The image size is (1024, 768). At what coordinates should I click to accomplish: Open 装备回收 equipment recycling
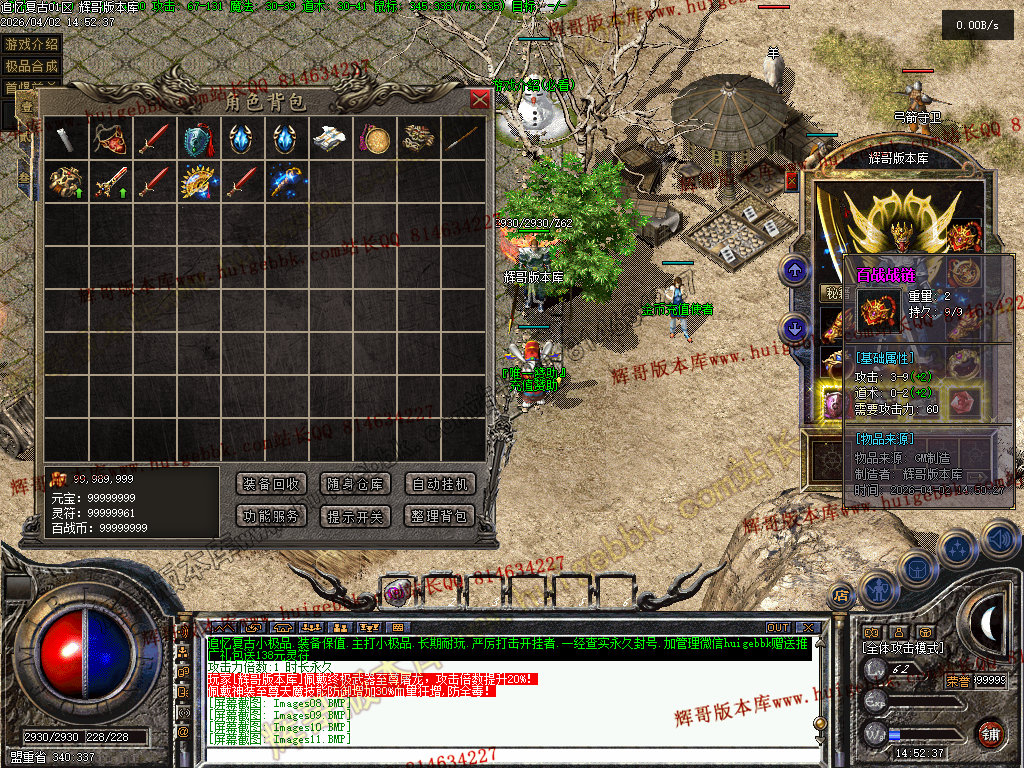271,484
